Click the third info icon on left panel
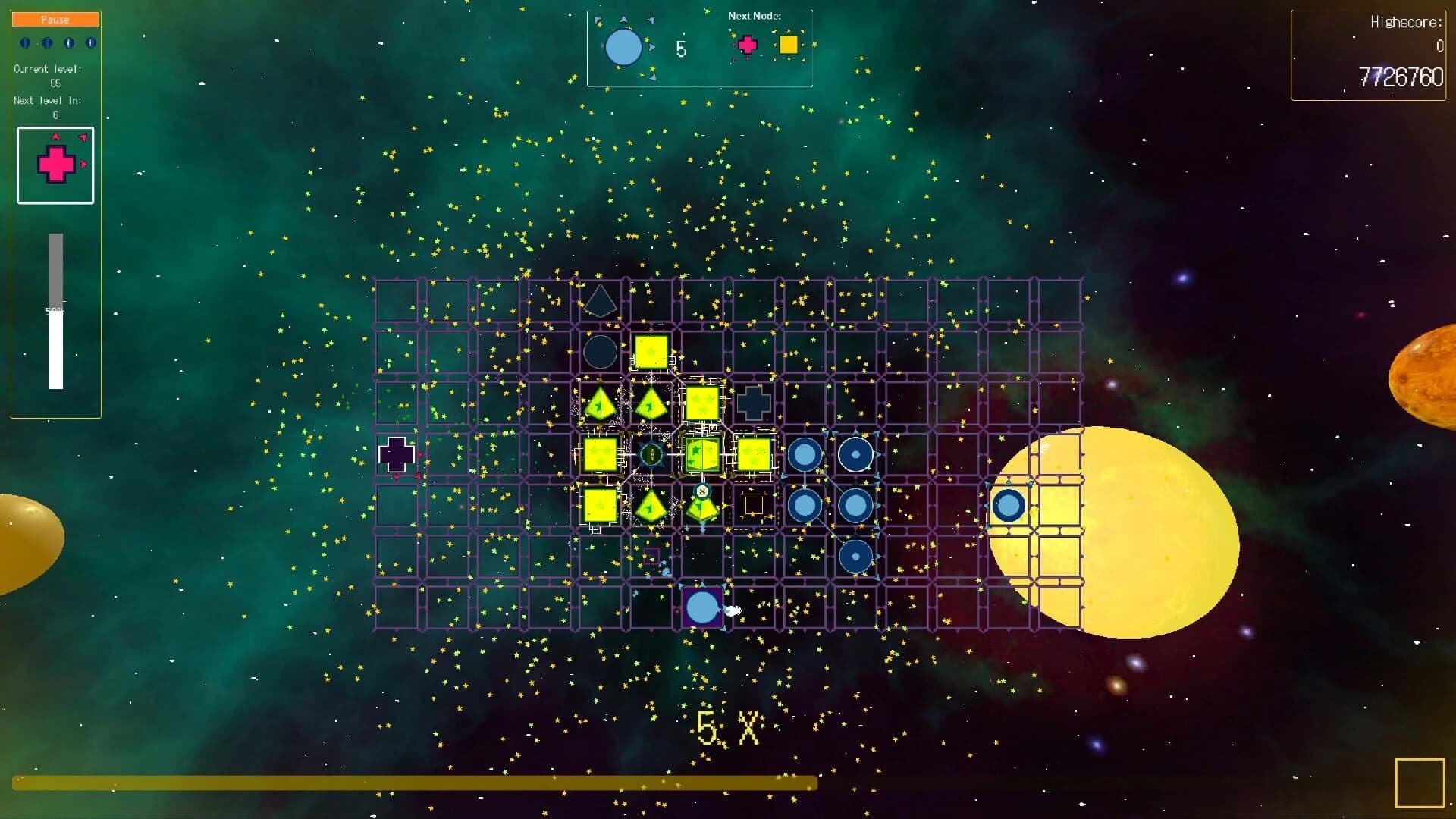Screen dimensions: 1456x819 [68, 43]
